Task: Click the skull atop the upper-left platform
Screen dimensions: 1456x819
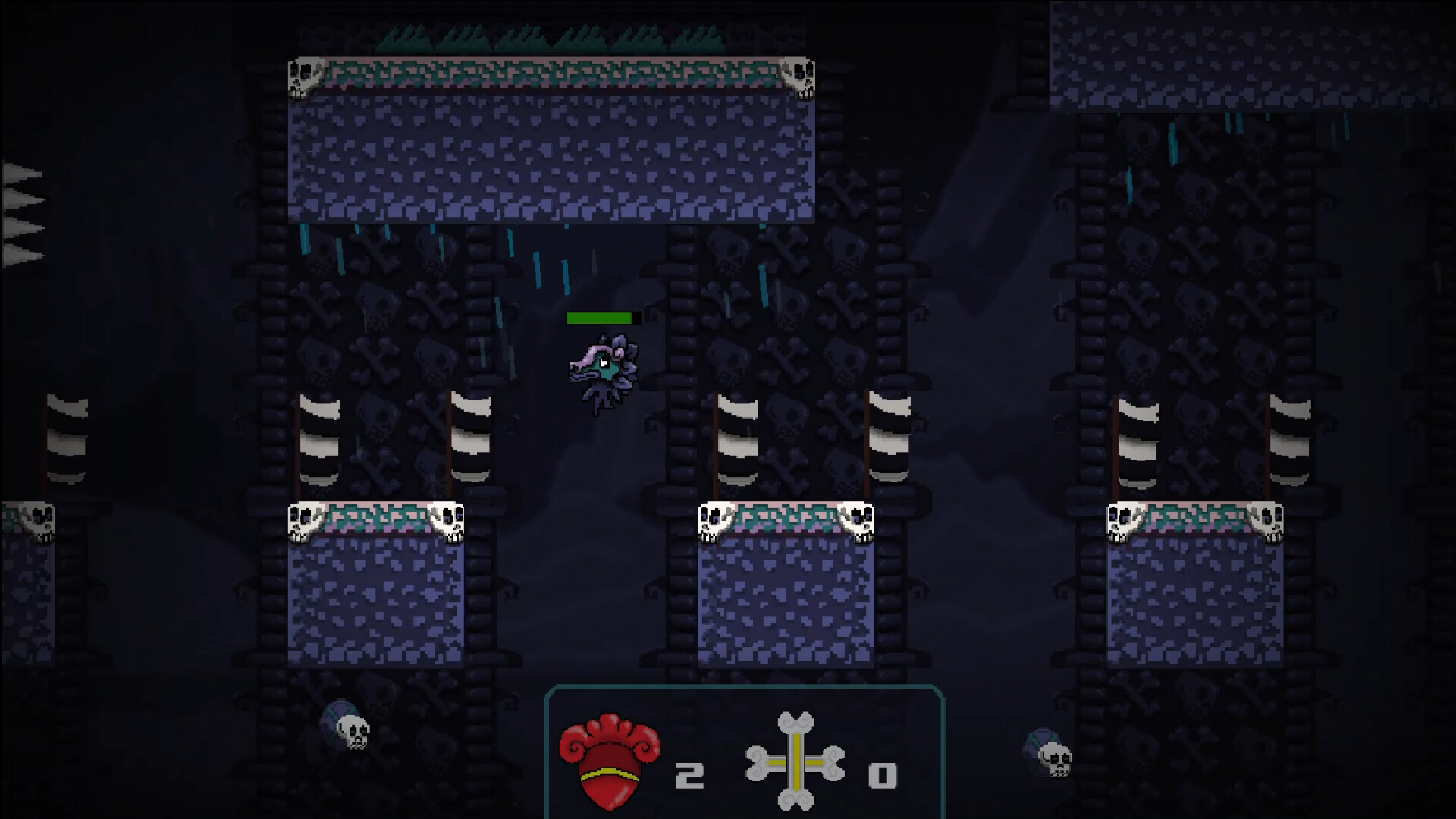Action: [305, 76]
